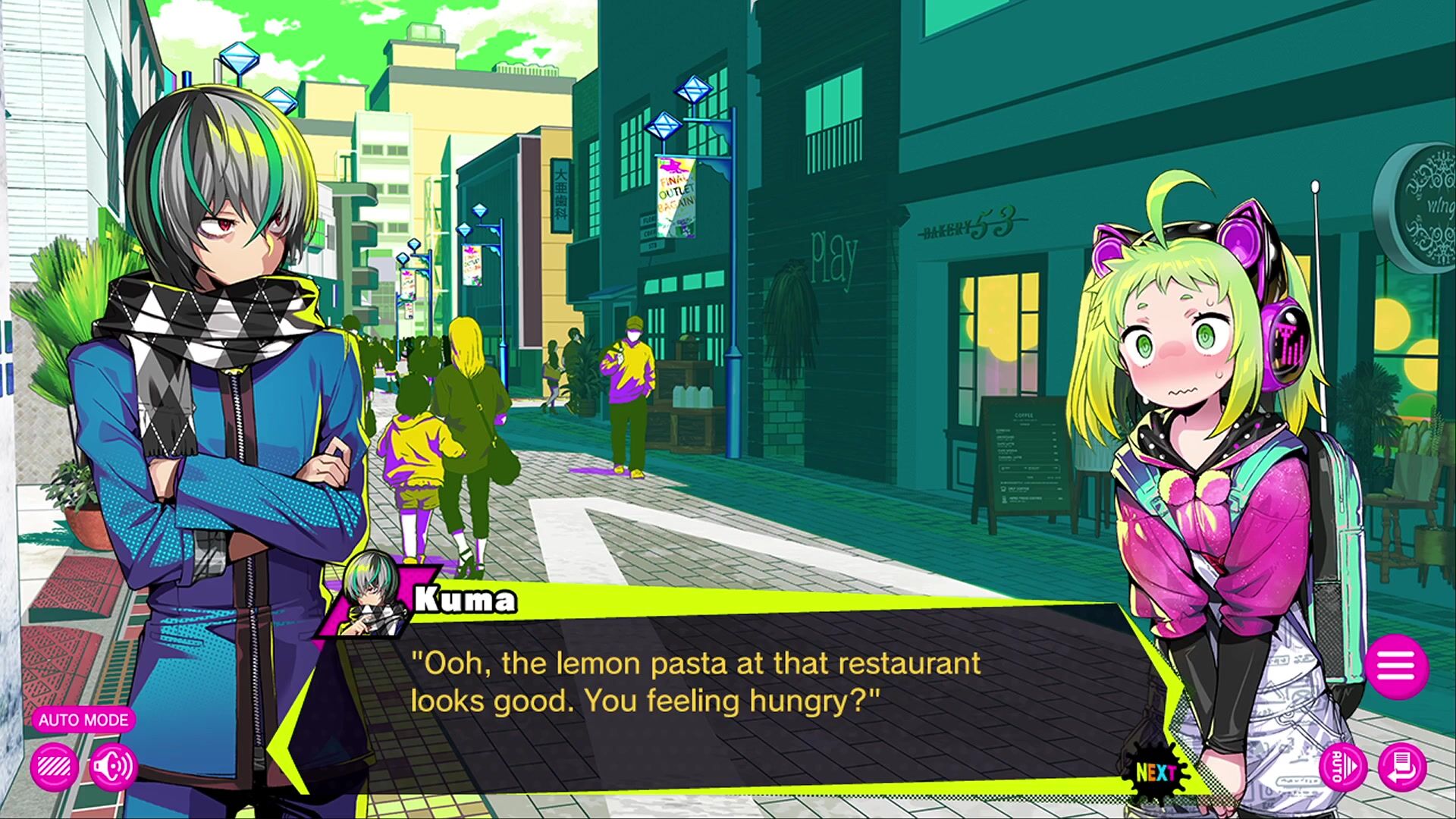Open the pink hamburger menu
Image resolution: width=1456 pixels, height=819 pixels.
(1397, 667)
